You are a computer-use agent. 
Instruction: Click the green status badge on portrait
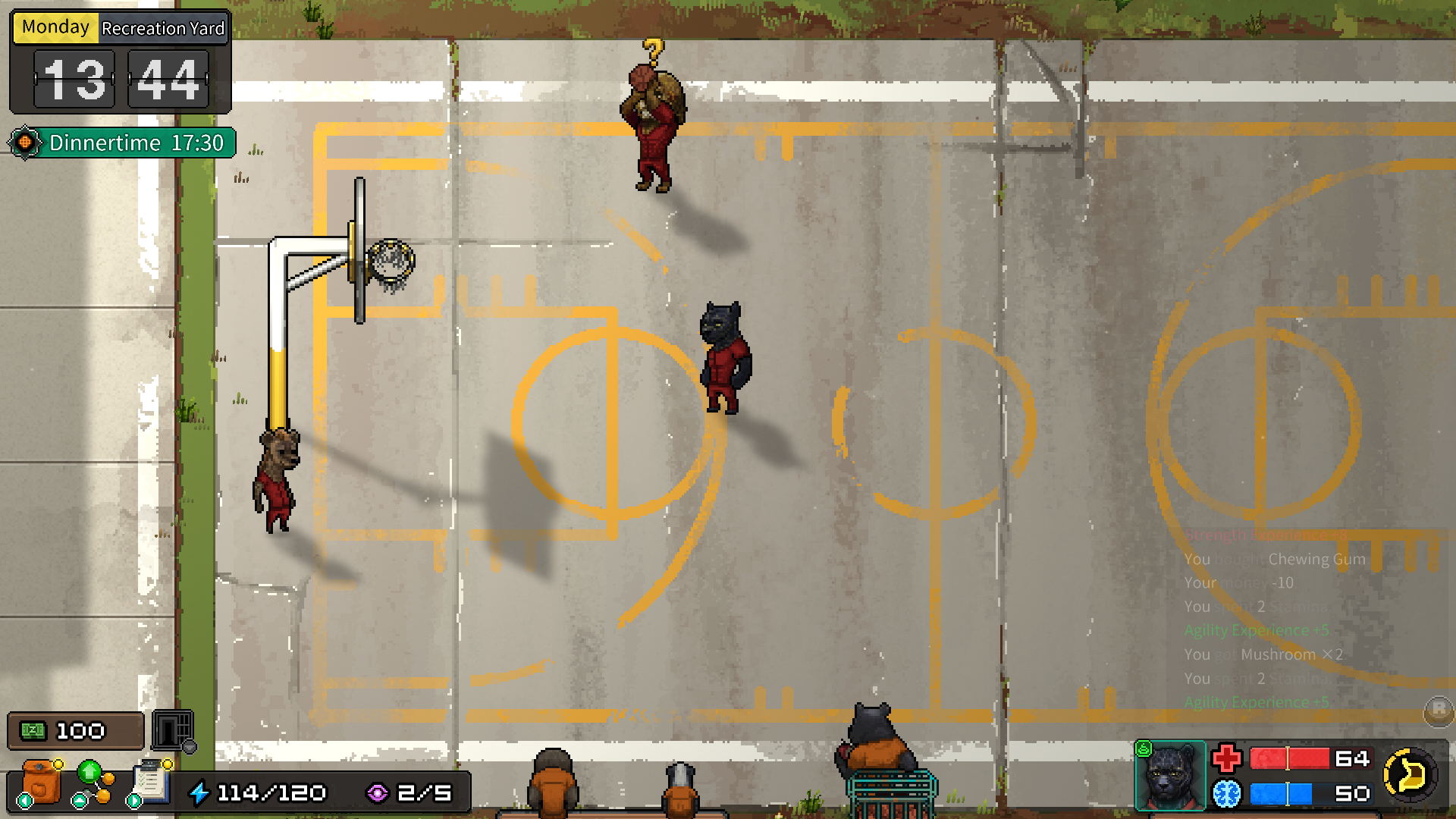[1144, 750]
